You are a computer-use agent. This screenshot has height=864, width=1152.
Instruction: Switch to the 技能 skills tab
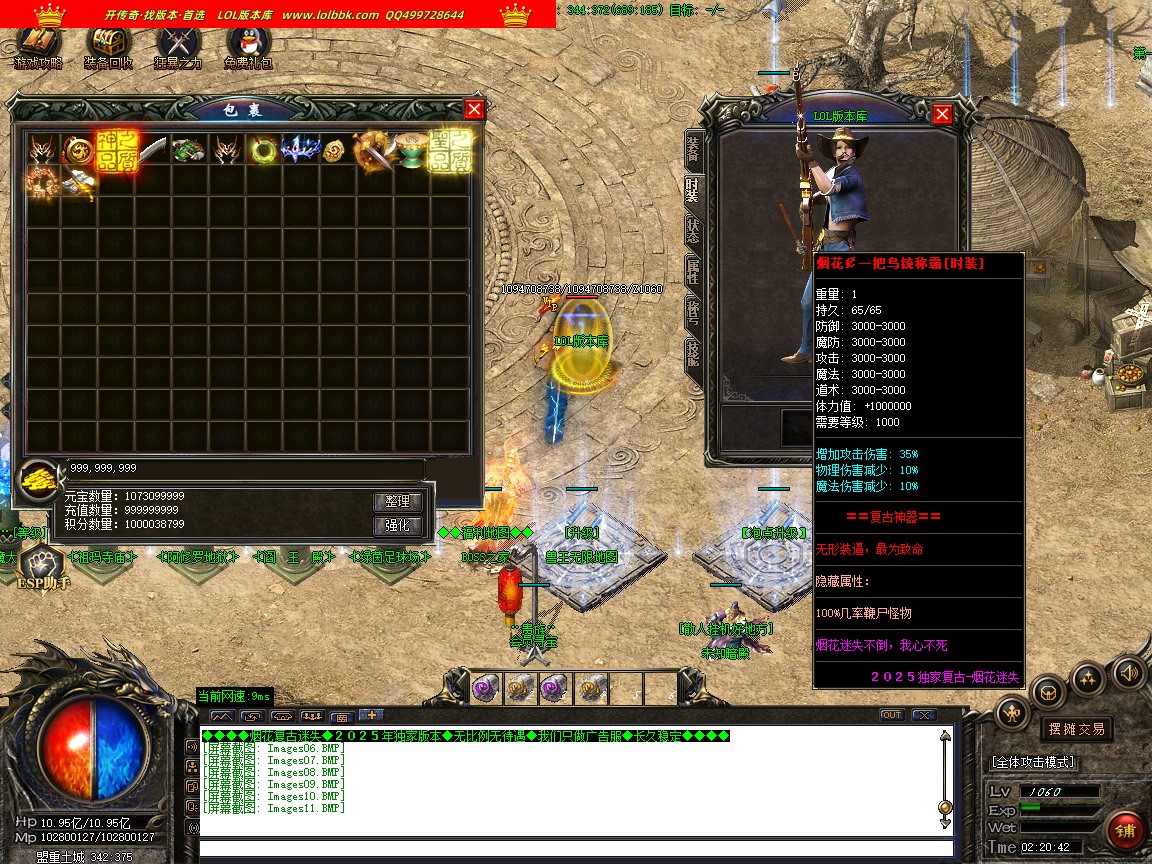[x=693, y=353]
